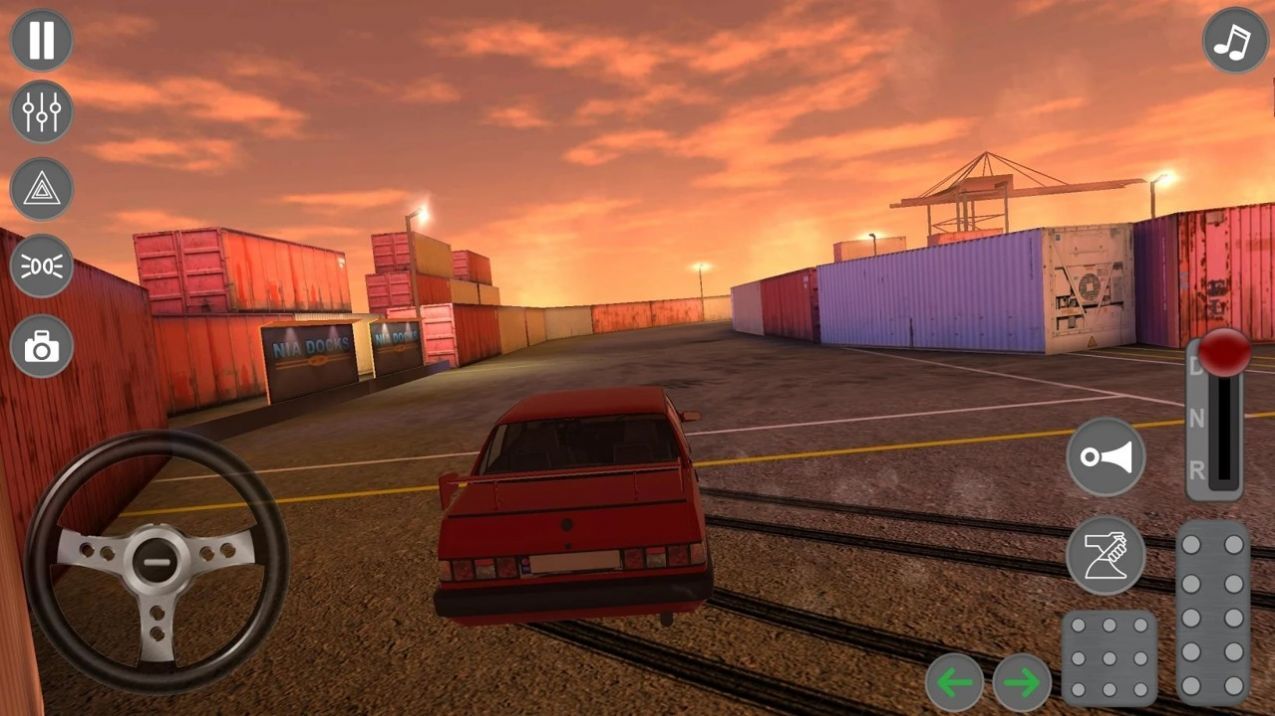Open the settings sliders menu

tap(41, 112)
